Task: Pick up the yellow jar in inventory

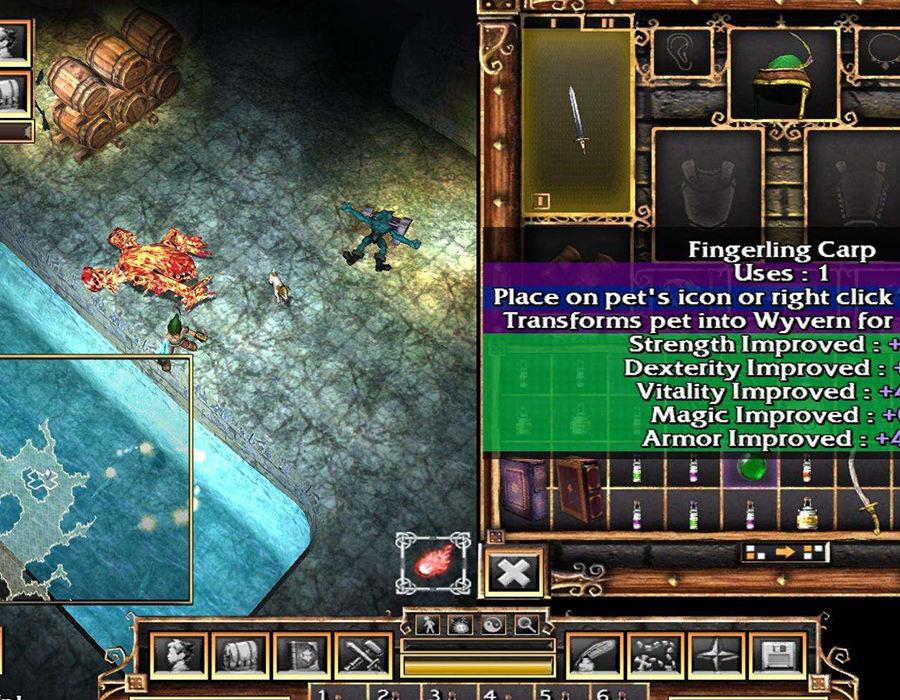Action: [805, 516]
